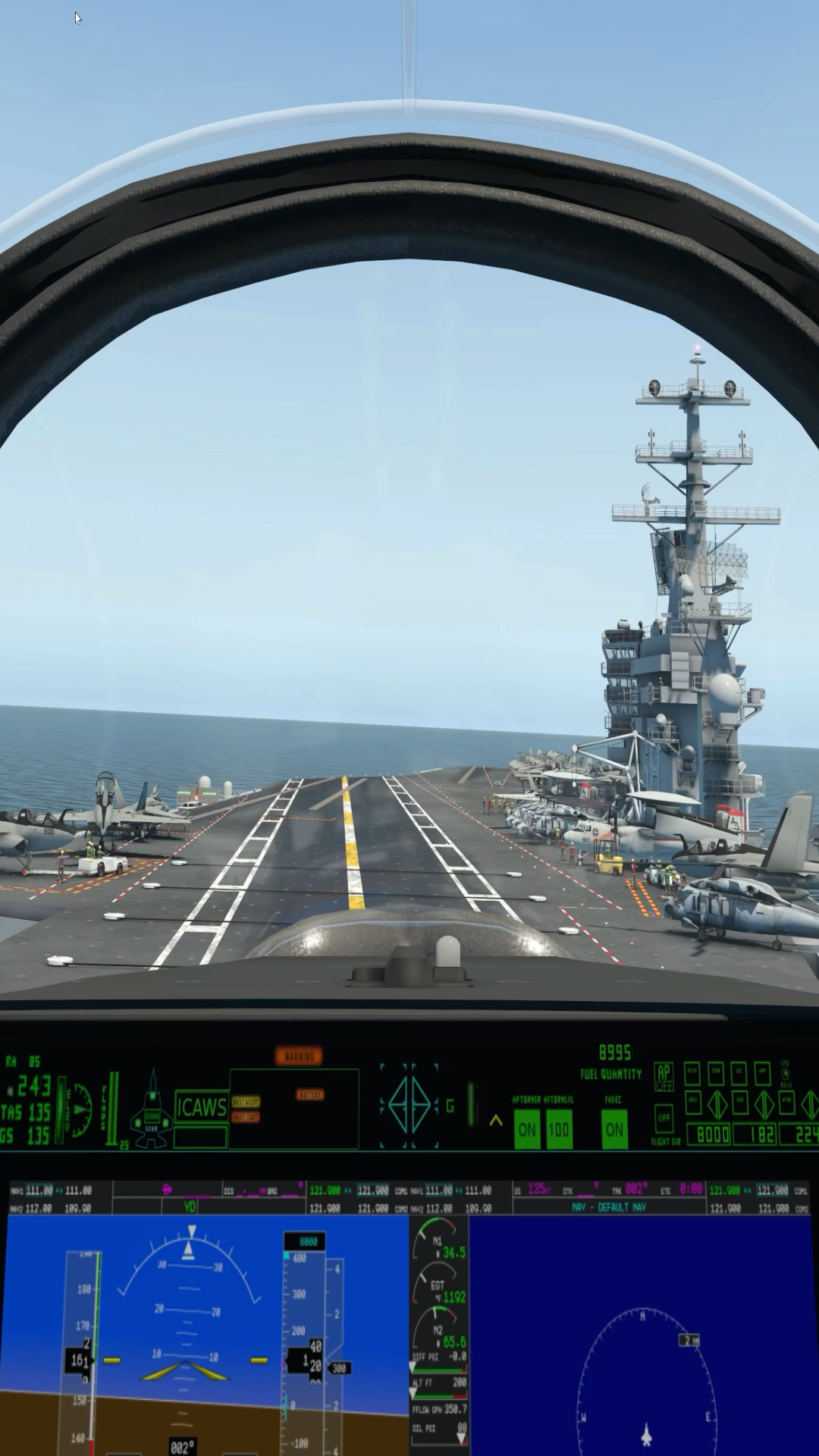Toggle the afterburner ON switch
Viewport: 819px width, 1456px height.
coord(526,1129)
